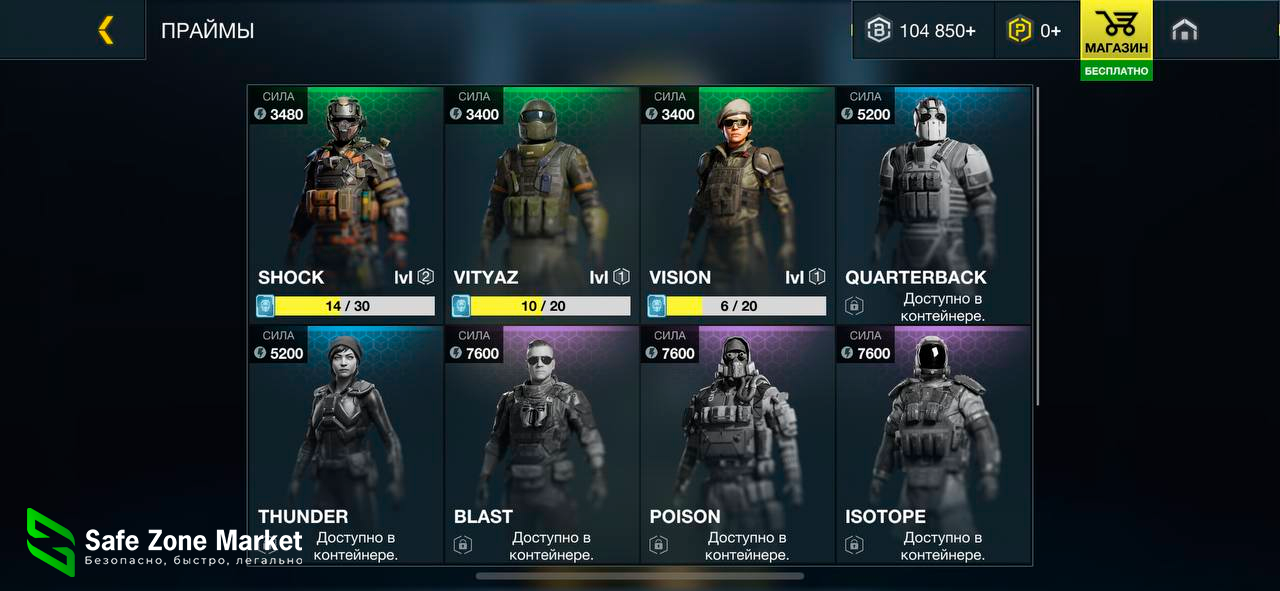Inspect the ISOTOPE prime card
1280x591 pixels.
[933, 440]
